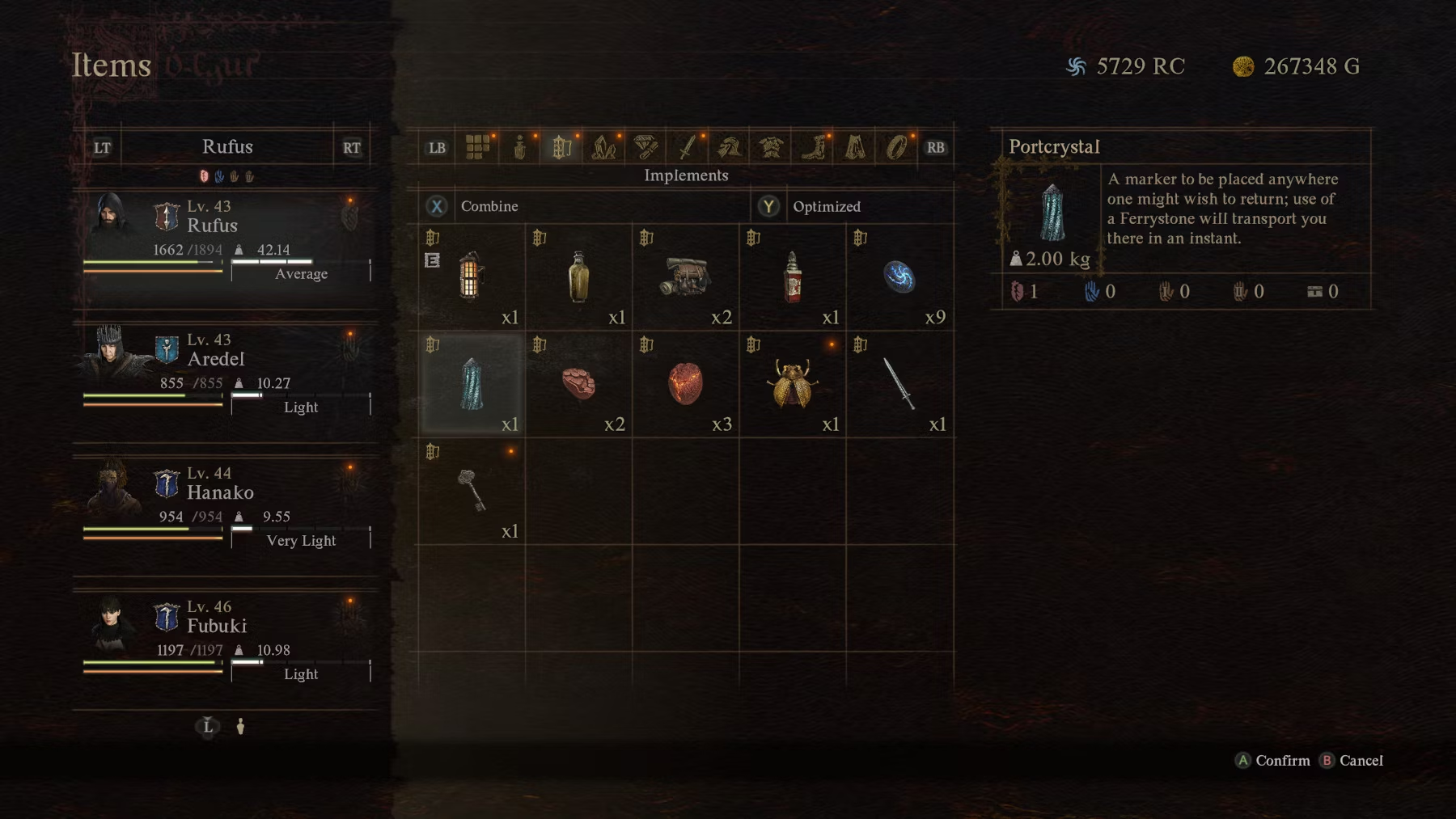Show the helmet armor tab
The image size is (1456, 819).
pyautogui.click(x=730, y=147)
